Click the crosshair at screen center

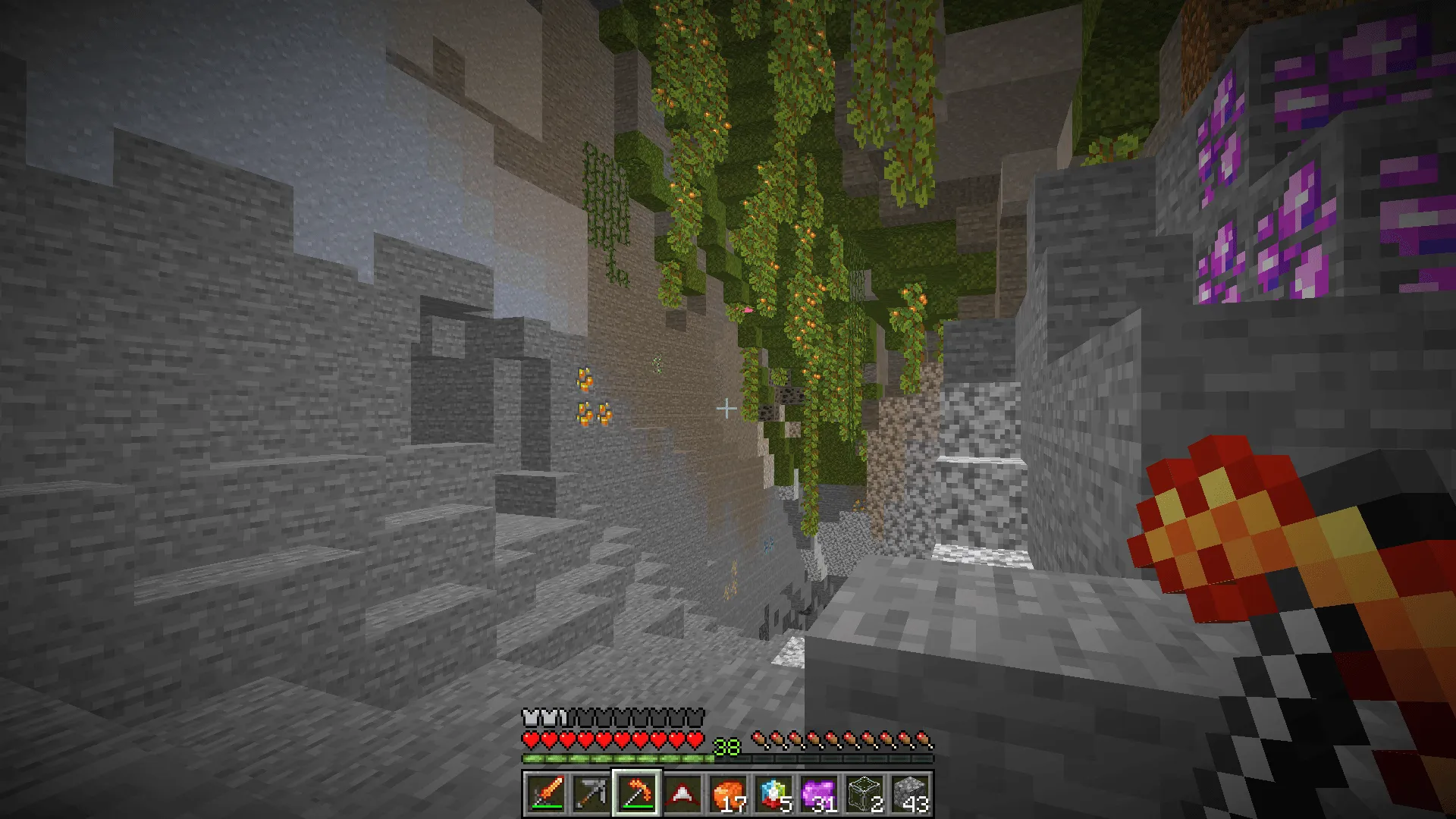tap(728, 407)
